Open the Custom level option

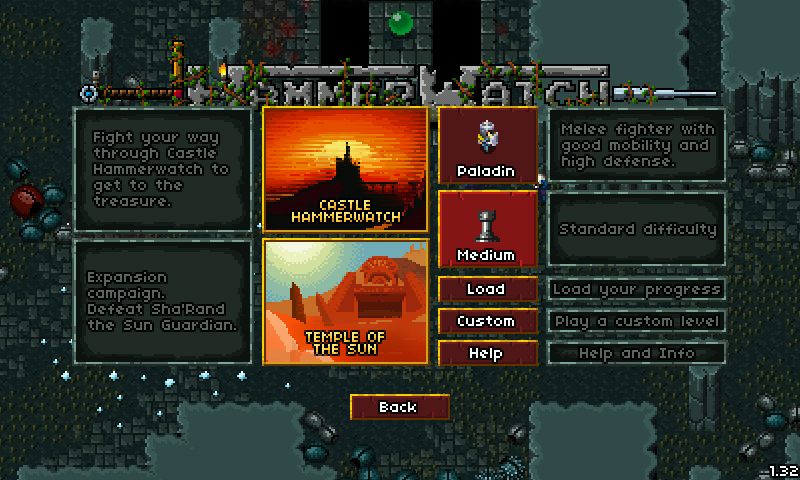point(487,321)
